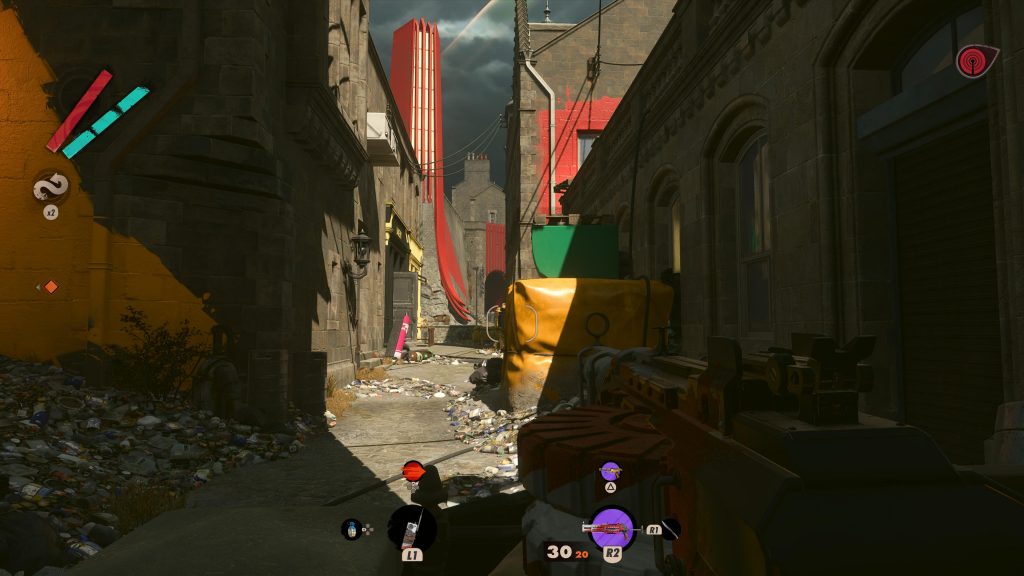Click the orange diamond objective marker
This screenshot has height=576, width=1024.
50,287
